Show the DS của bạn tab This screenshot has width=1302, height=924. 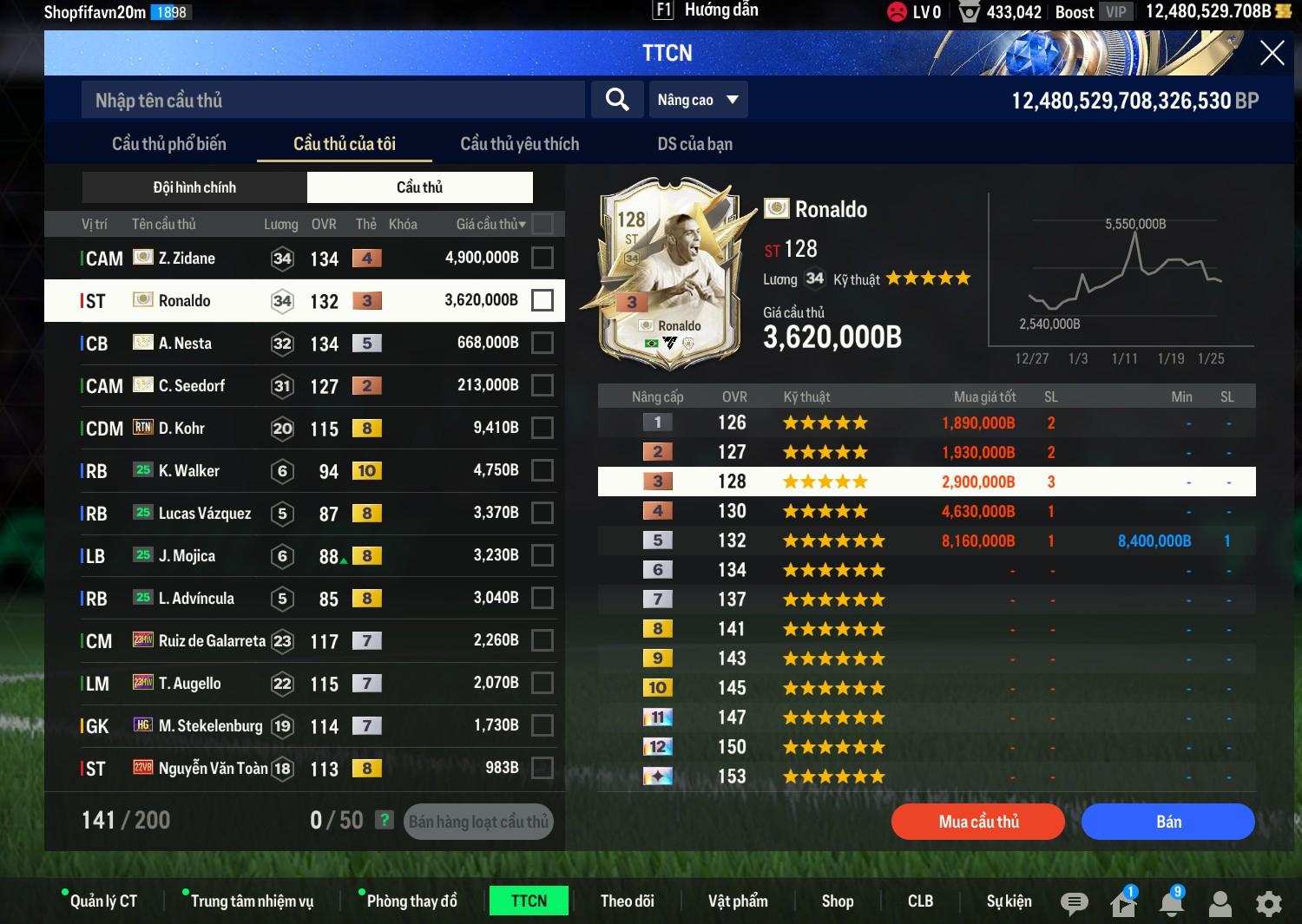pos(694,144)
